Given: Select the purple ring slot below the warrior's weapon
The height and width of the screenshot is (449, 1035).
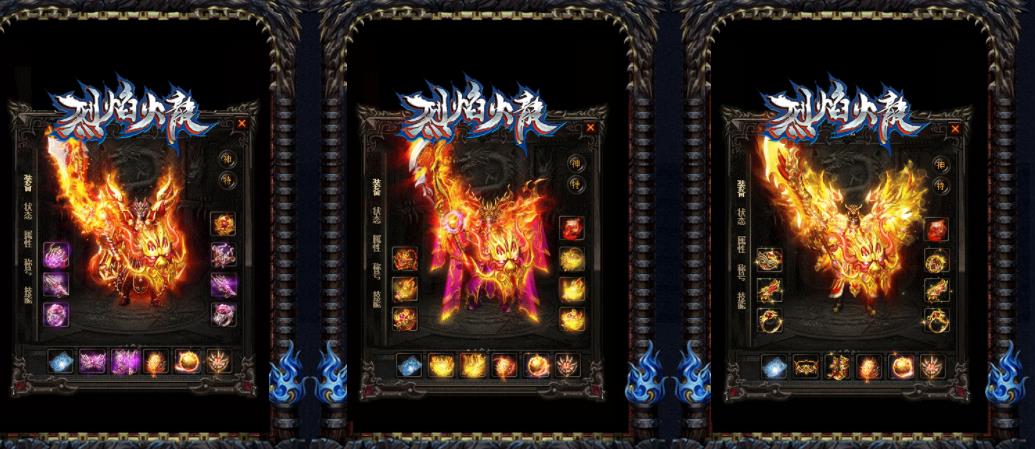Looking at the screenshot, I should click(55, 313).
